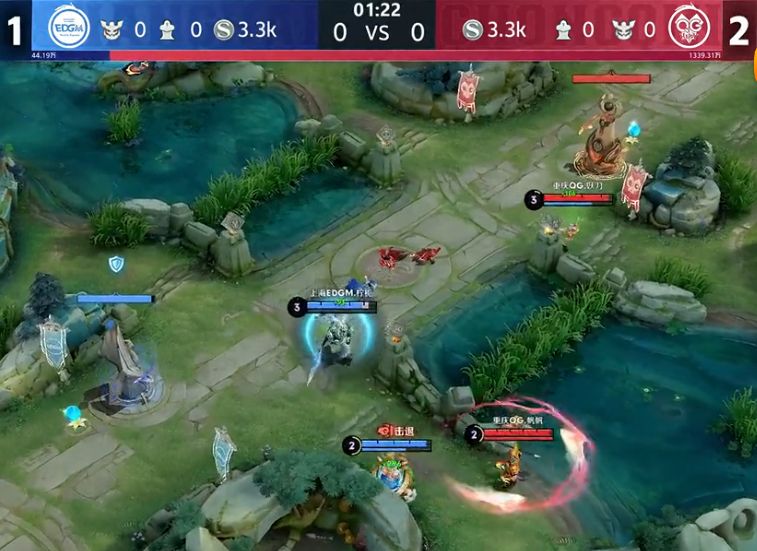The height and width of the screenshot is (551, 757).
Task: Click the EDG.M team logo
Action: (x=69, y=28)
